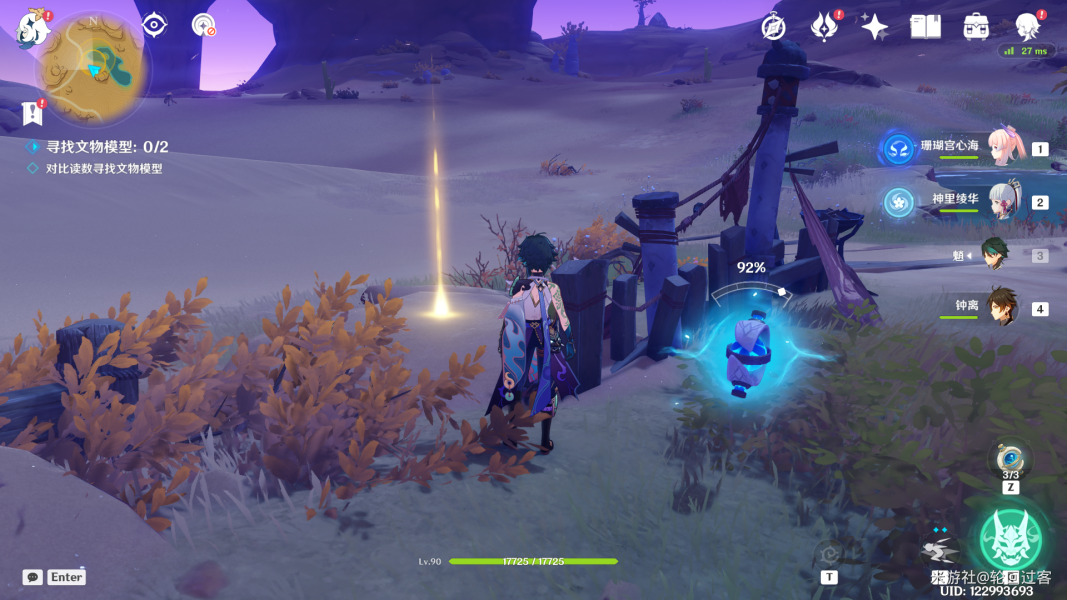Activate the sprint dash icon

(940, 550)
